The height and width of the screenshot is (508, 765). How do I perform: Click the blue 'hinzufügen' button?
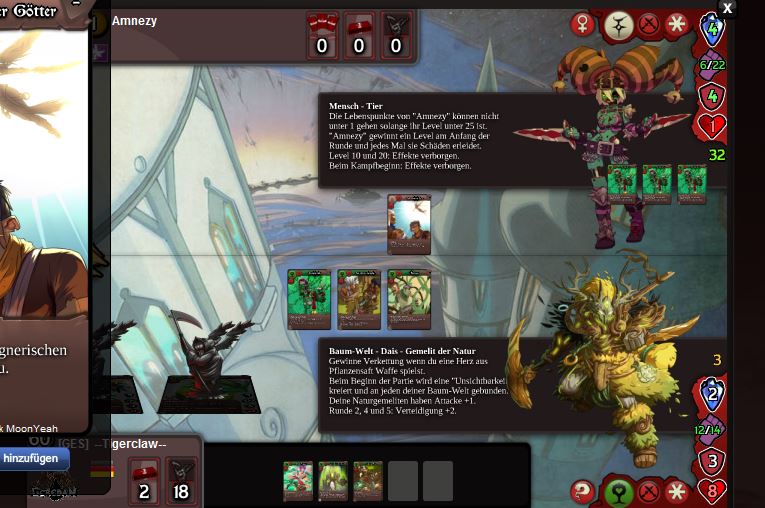[34, 458]
